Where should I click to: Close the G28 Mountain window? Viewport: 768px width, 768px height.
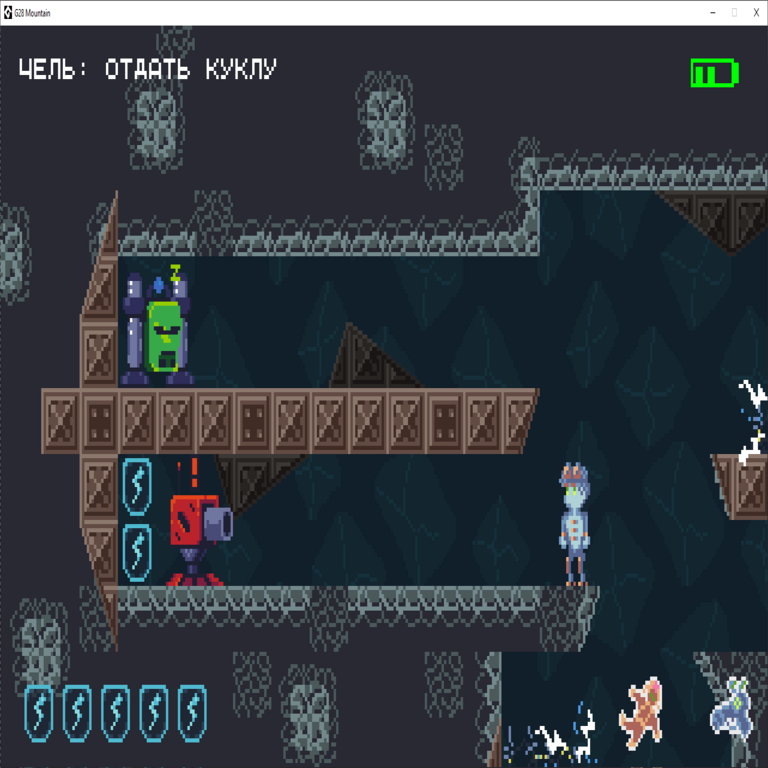tap(756, 12)
